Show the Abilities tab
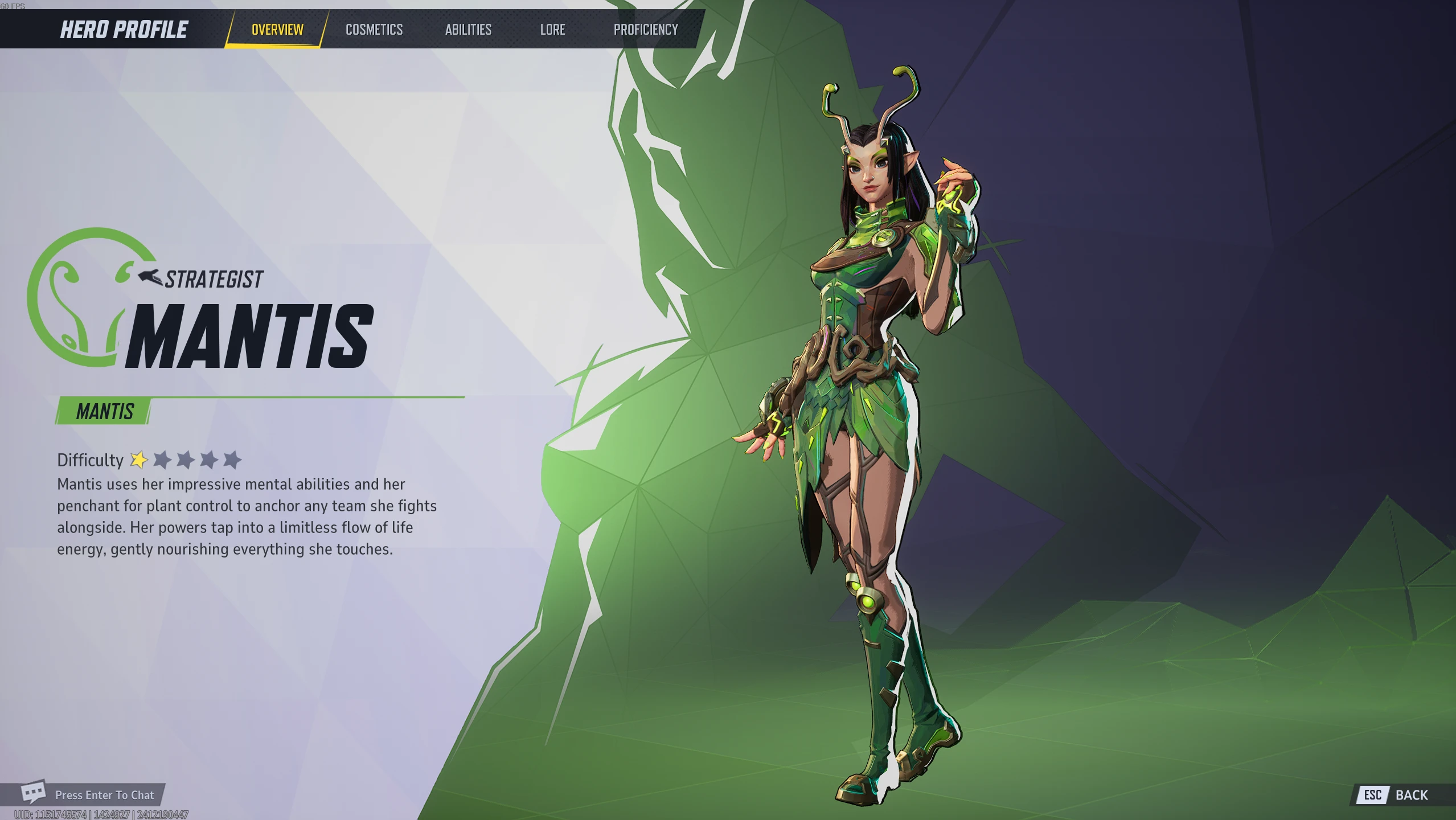The width and height of the screenshot is (1456, 820). (x=468, y=29)
